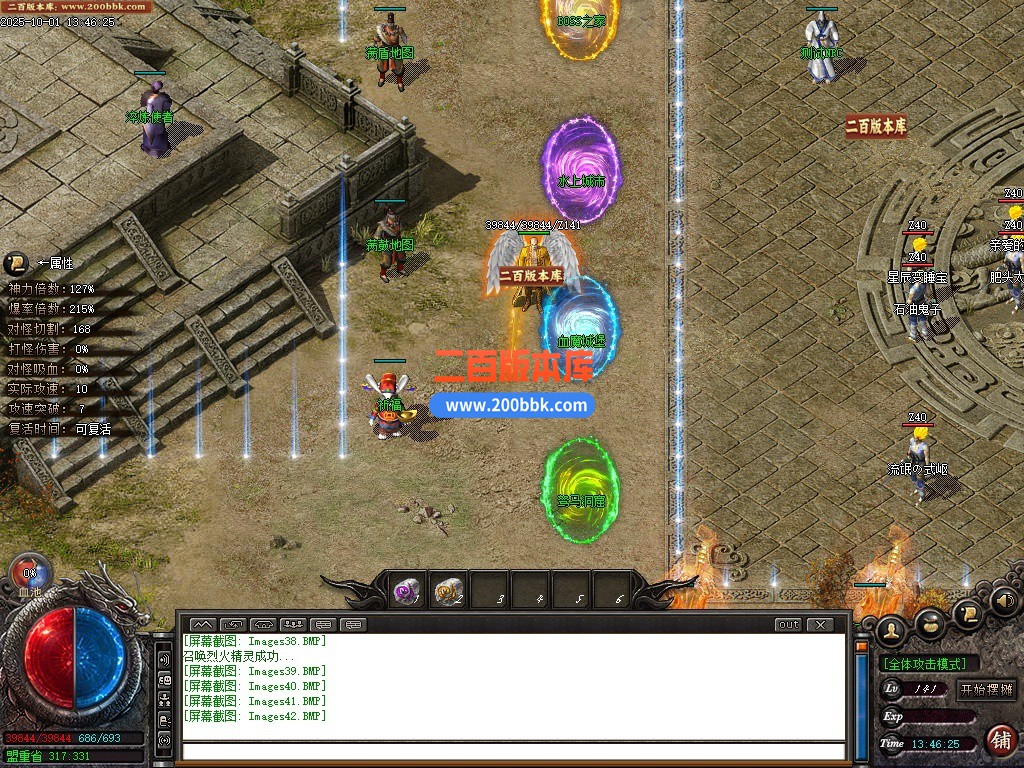Use the orange scroll in hotbar slot 2
The image size is (1024, 768).
[x=449, y=591]
